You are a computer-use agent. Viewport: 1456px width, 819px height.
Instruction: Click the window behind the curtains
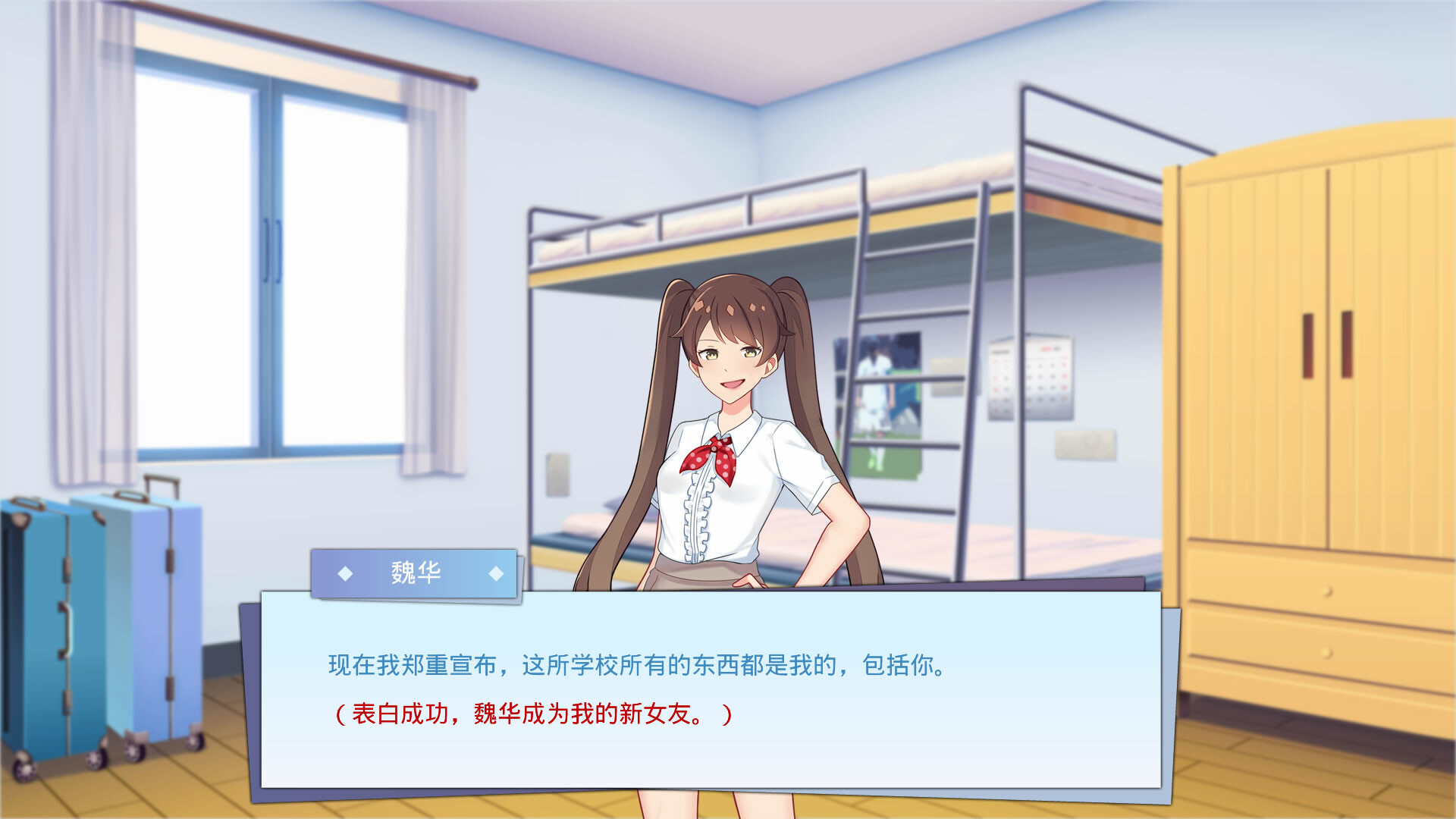point(273,250)
